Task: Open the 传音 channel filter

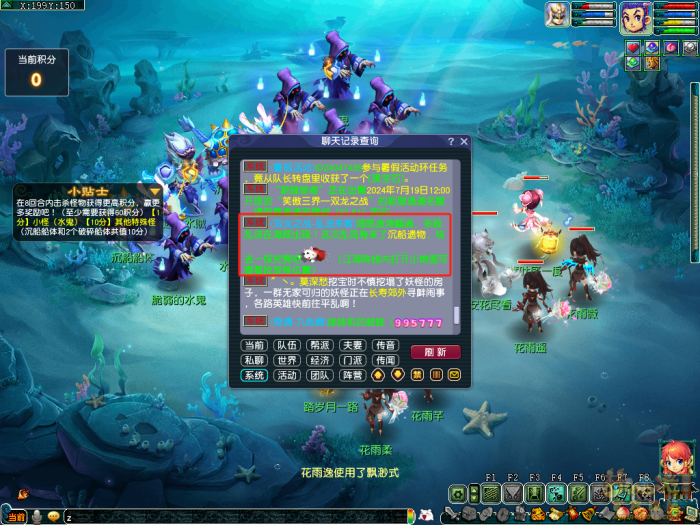Action: click(385, 345)
